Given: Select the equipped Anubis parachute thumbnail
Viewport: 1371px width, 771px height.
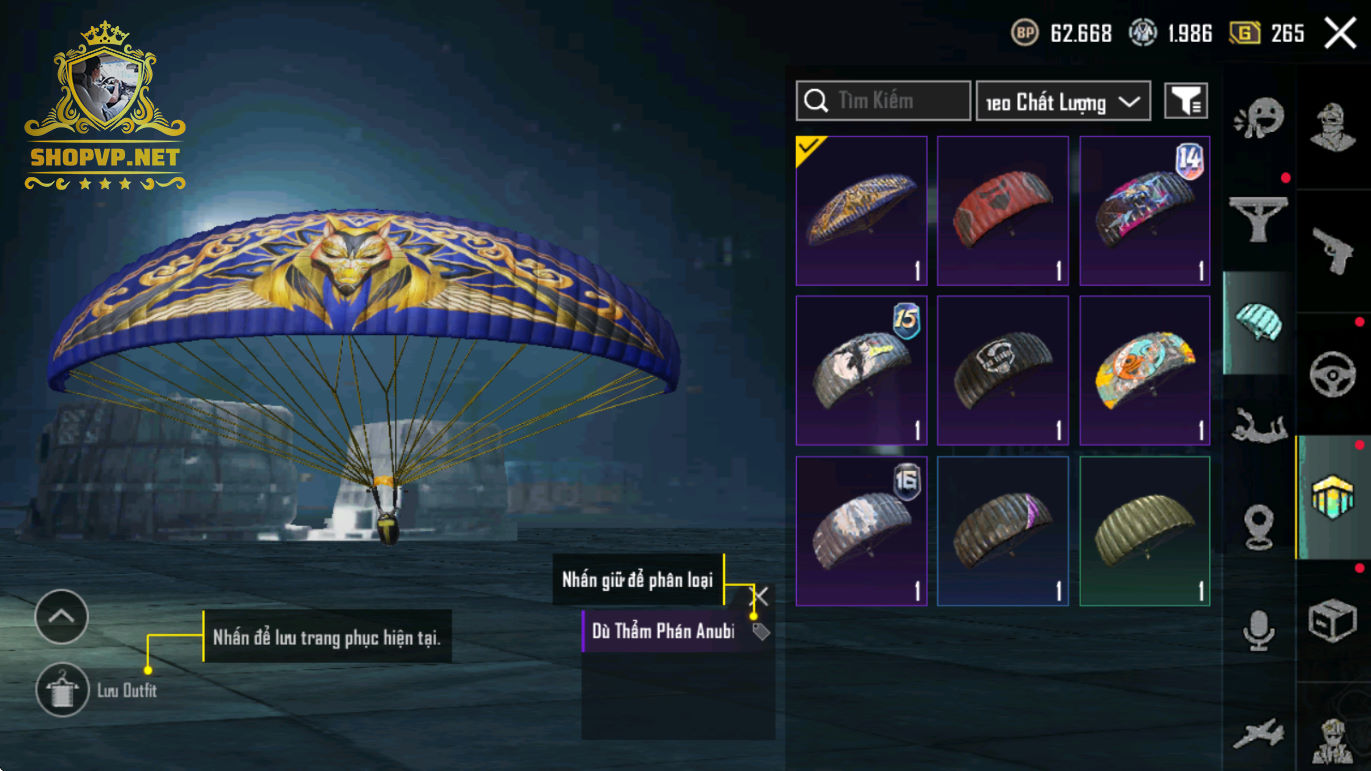Looking at the screenshot, I should click(x=862, y=211).
